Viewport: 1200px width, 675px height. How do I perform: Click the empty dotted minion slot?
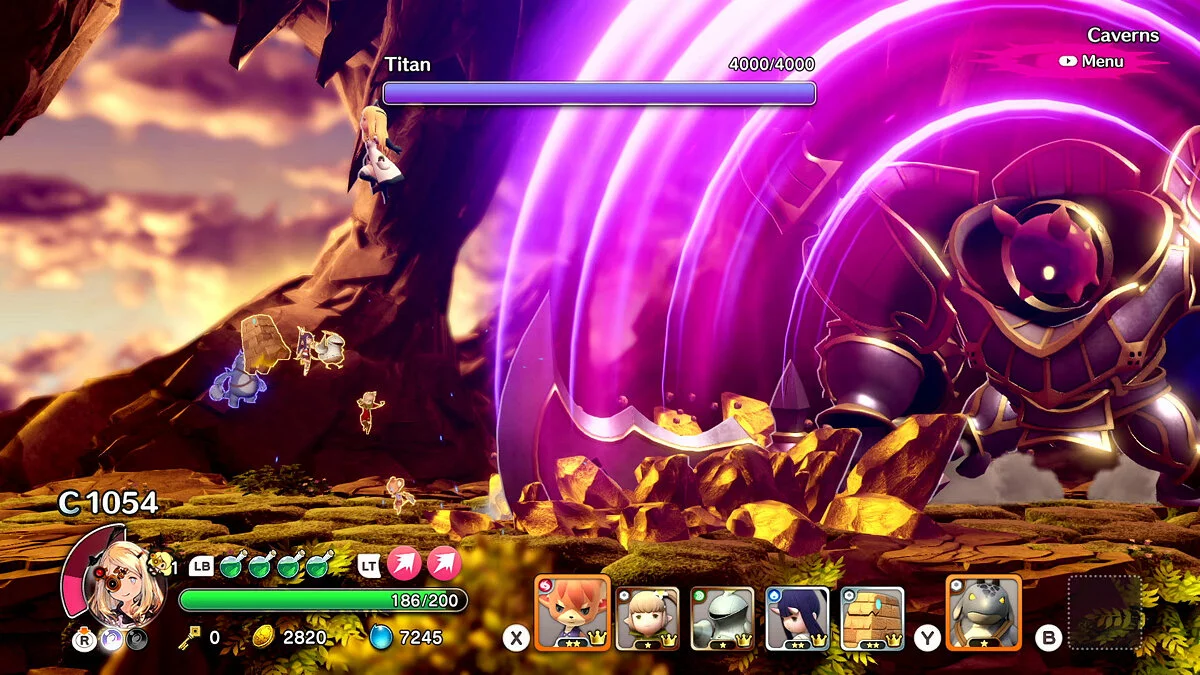coord(1104,612)
